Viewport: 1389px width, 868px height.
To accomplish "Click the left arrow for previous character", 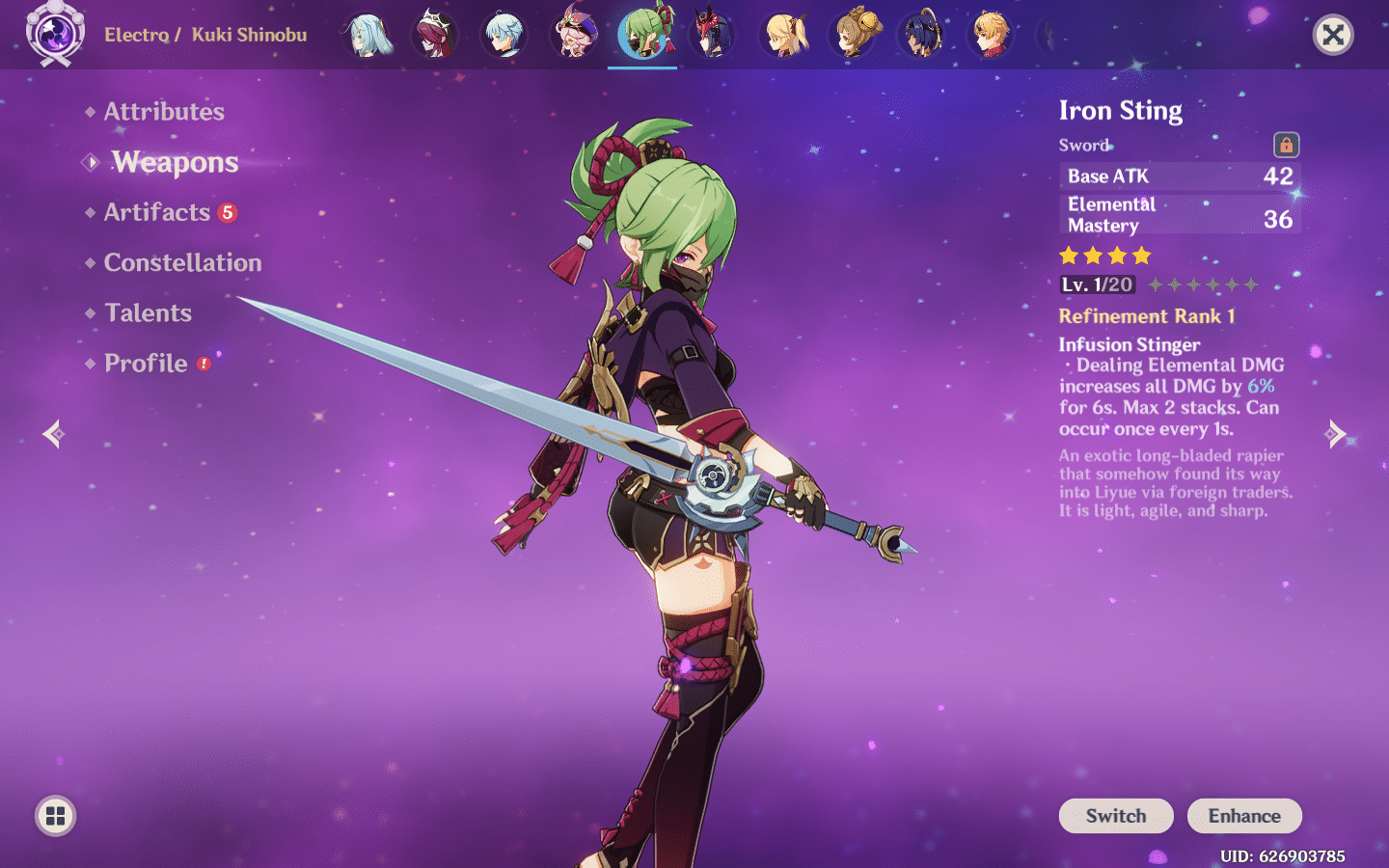I will [x=53, y=433].
